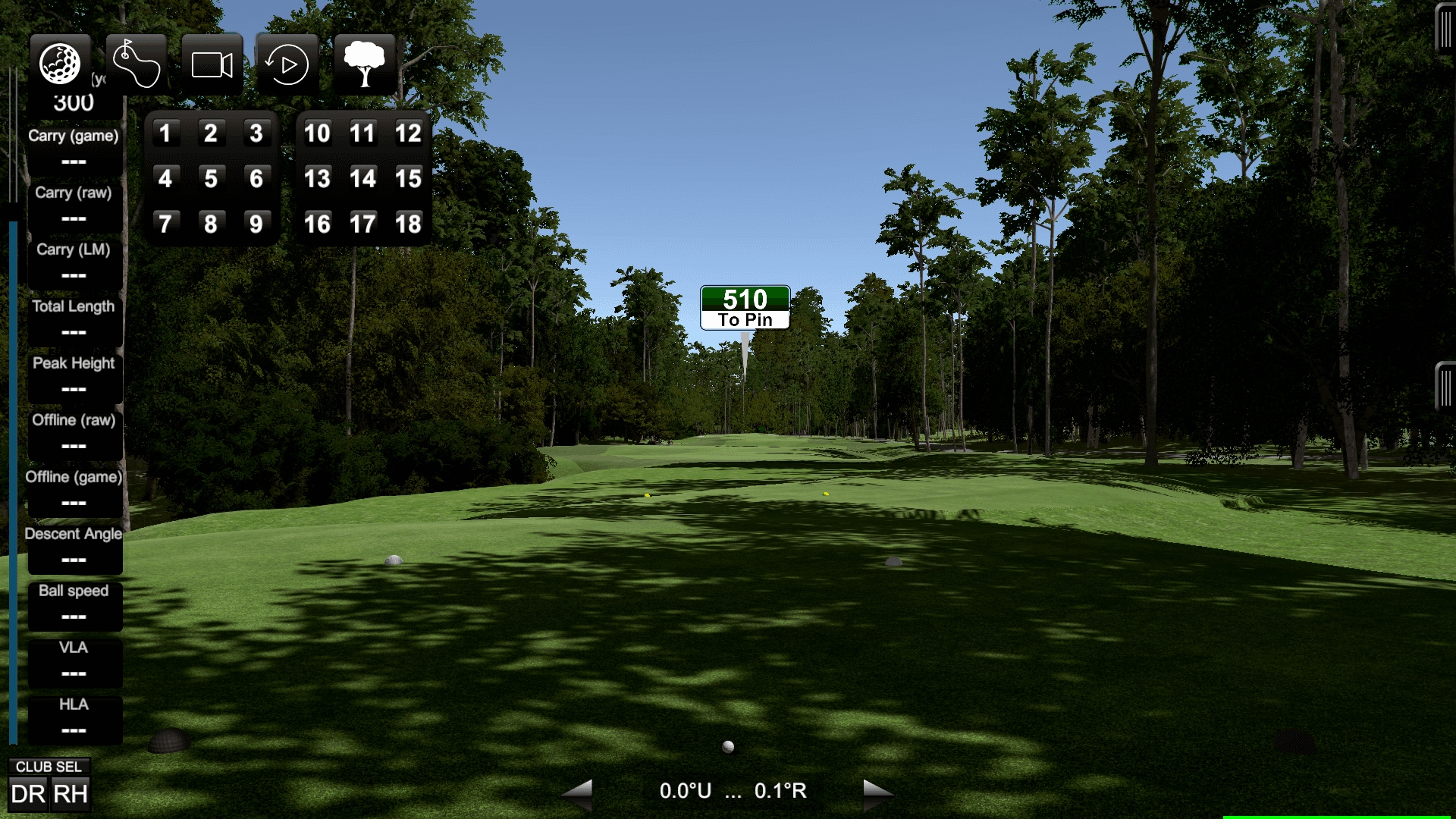Viewport: 1456px width, 819px height.
Task: Expand the middle-right slide-out panel tab
Action: pyautogui.click(x=1445, y=387)
